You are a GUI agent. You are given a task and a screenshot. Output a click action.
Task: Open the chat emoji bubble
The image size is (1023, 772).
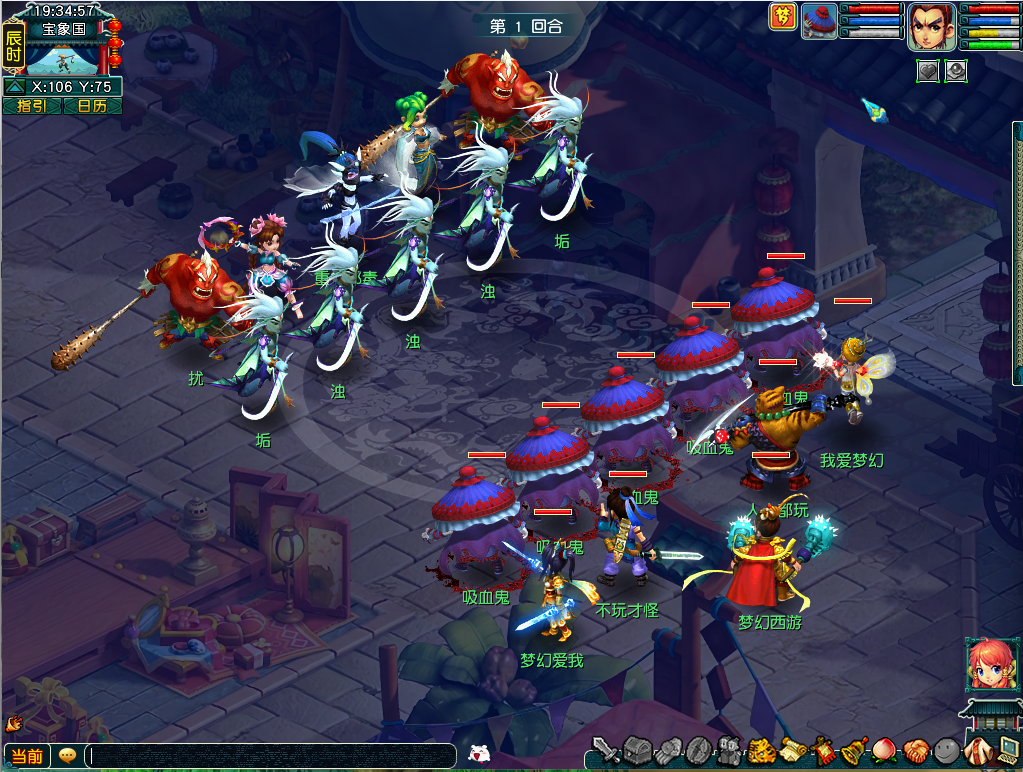[x=68, y=756]
